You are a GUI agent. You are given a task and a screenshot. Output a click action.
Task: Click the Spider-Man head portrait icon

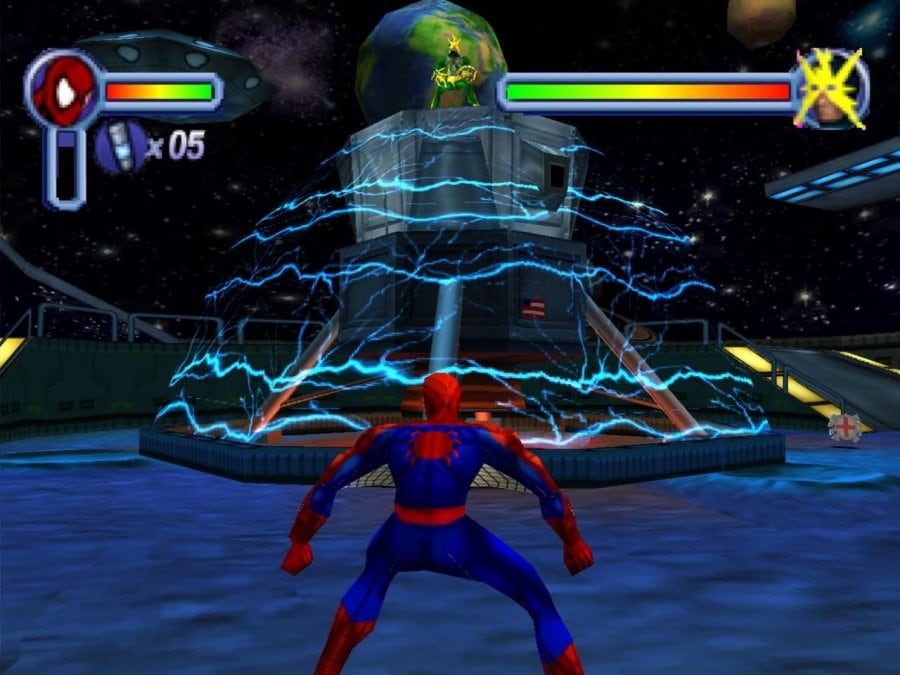point(63,91)
